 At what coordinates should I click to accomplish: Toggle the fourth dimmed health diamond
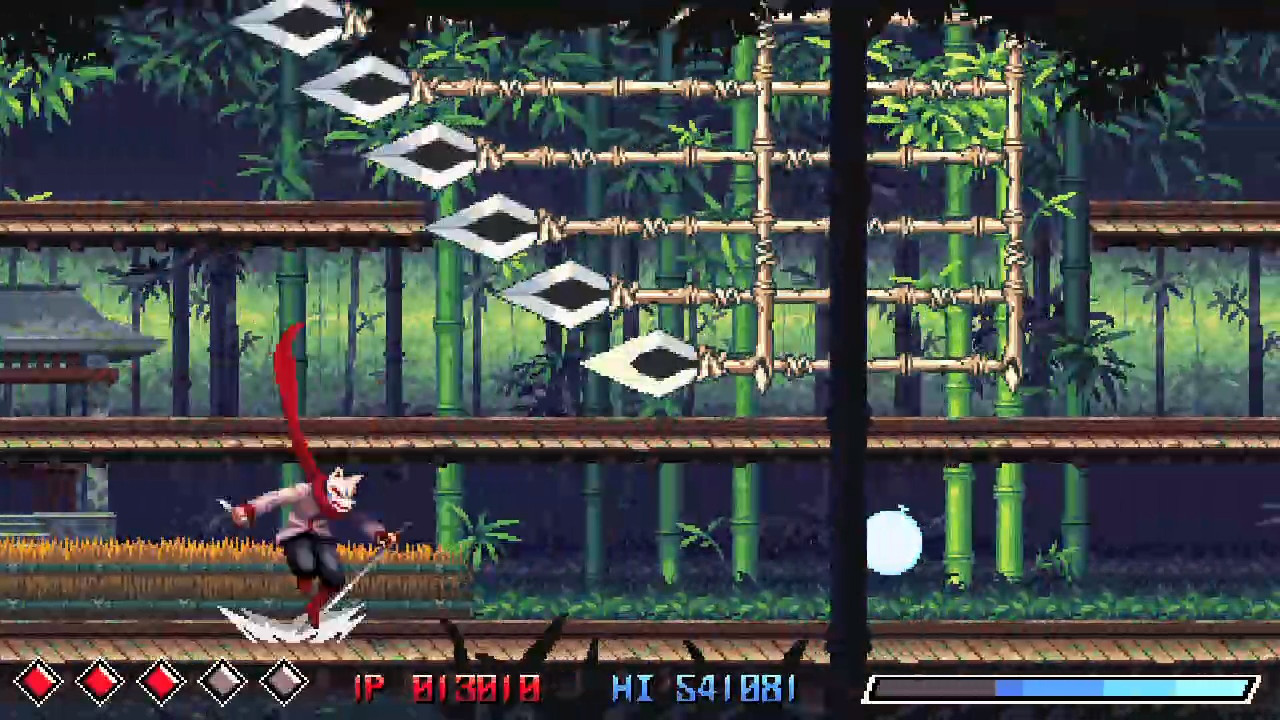coord(222,681)
